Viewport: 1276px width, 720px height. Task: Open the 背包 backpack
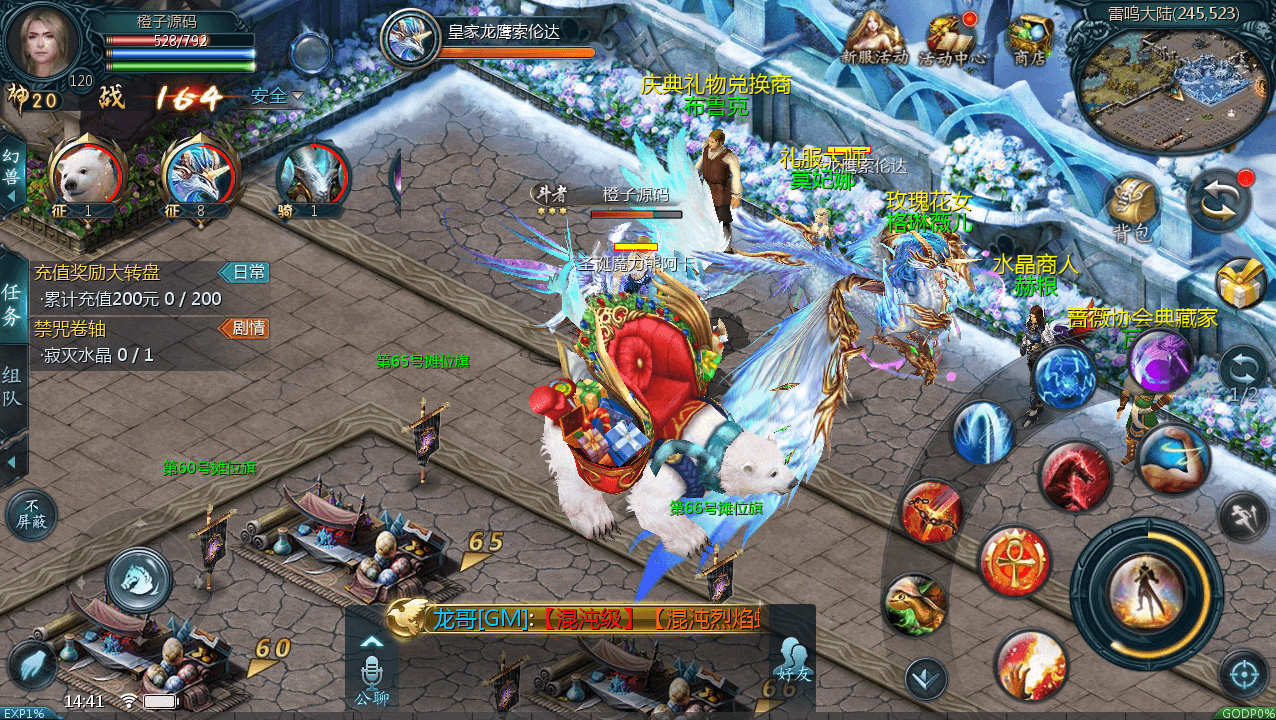click(1133, 207)
